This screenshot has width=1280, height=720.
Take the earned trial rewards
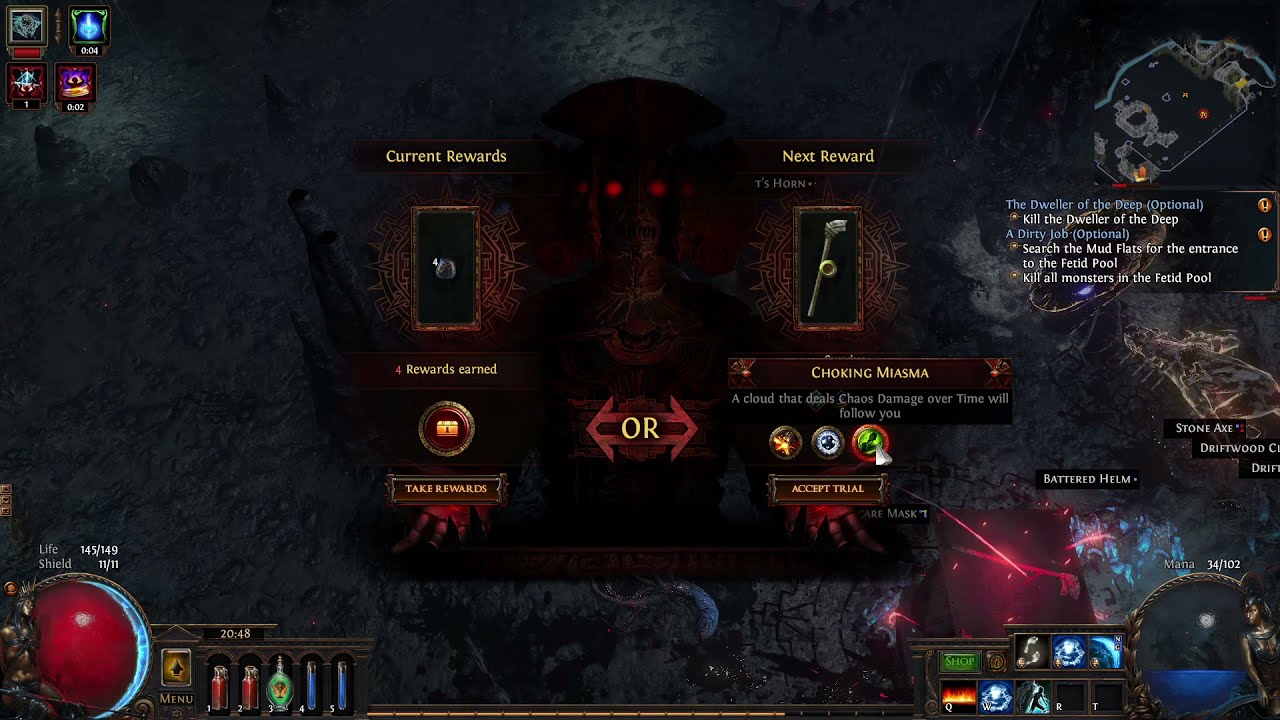446,489
